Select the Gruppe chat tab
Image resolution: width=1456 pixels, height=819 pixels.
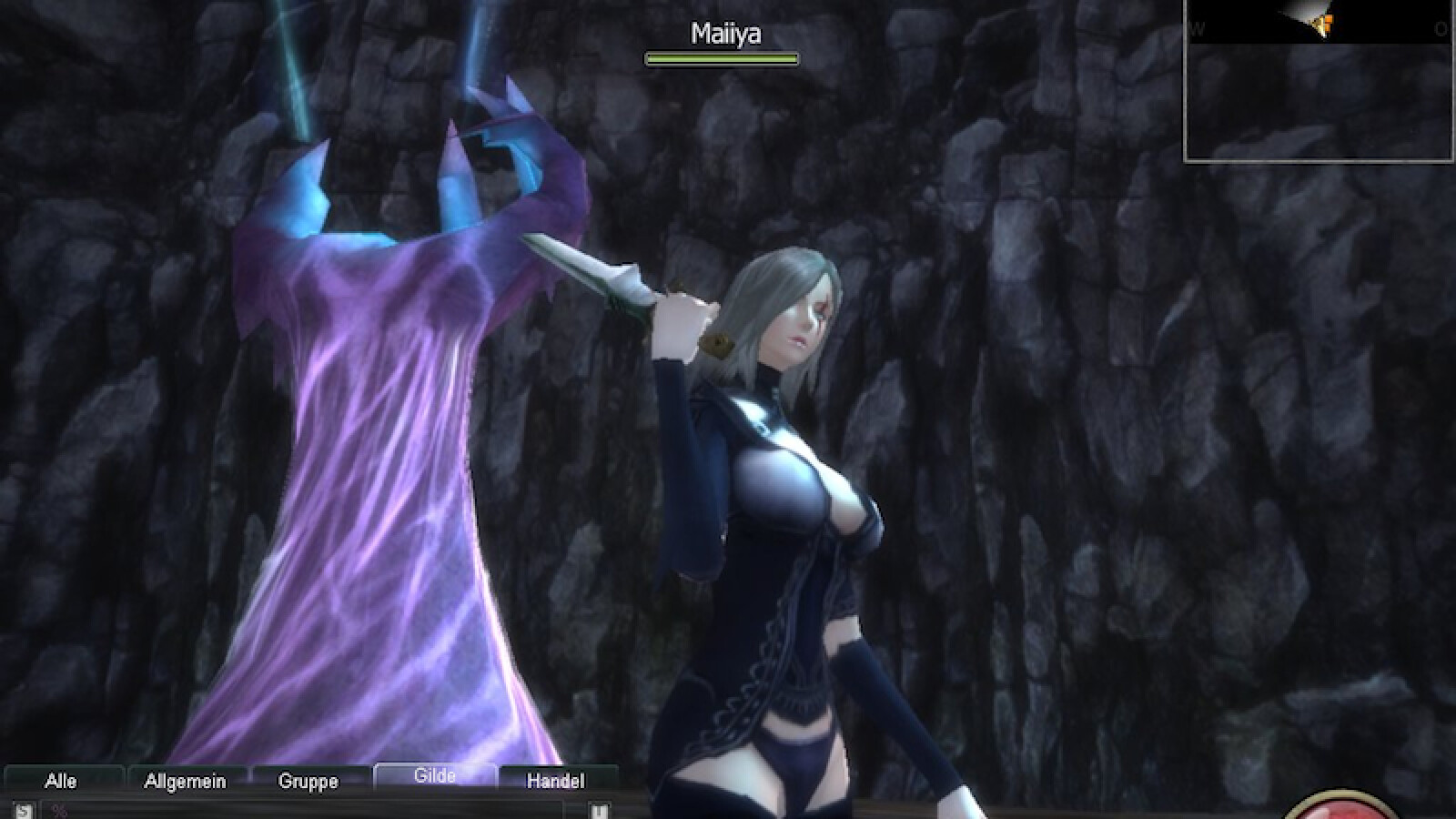click(x=308, y=781)
